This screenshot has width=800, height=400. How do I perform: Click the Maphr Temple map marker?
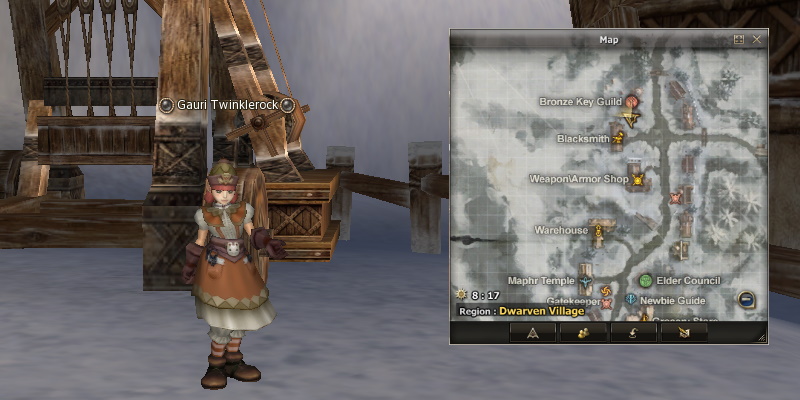click(586, 281)
